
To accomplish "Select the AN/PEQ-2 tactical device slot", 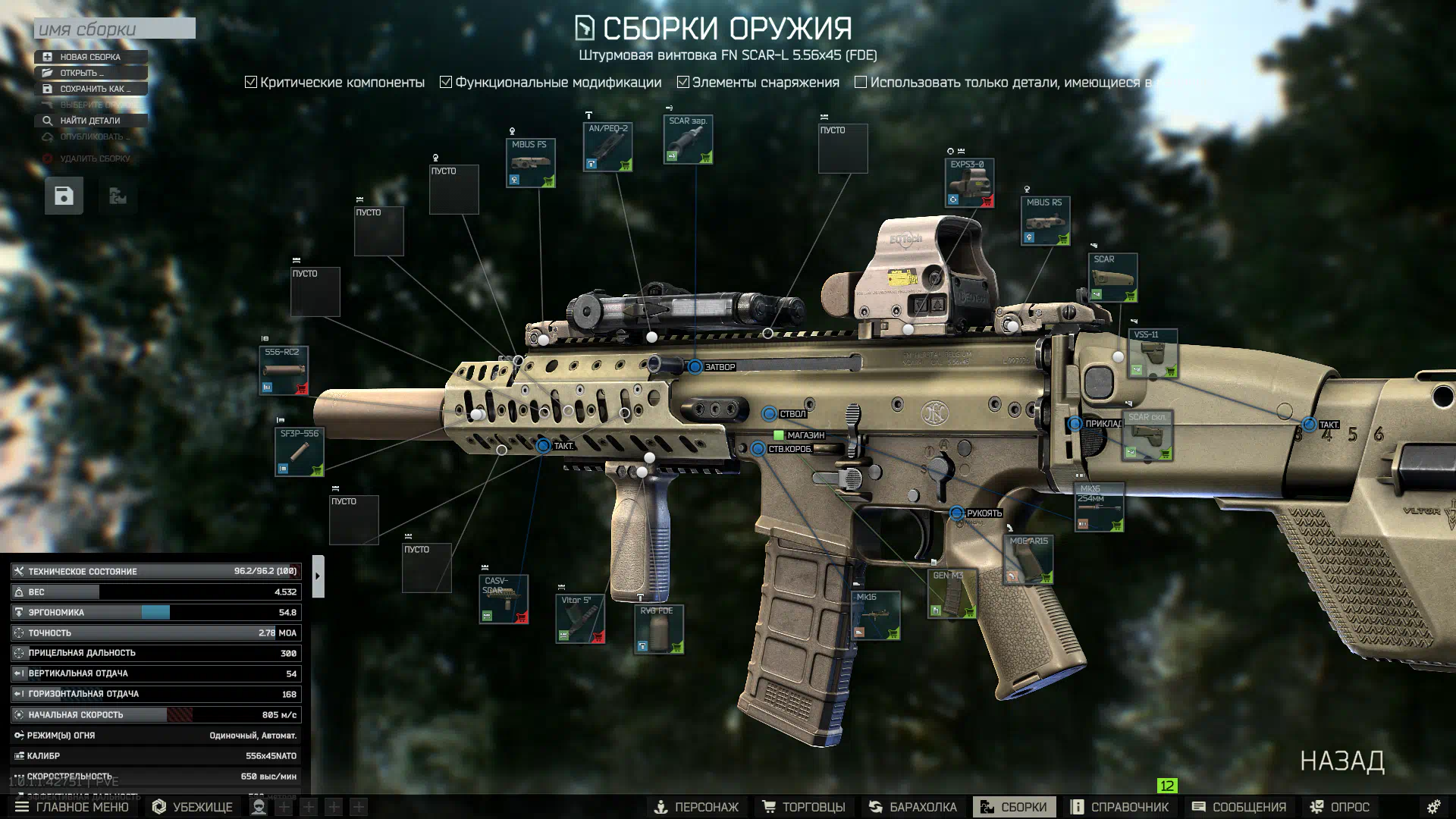I will [x=607, y=147].
